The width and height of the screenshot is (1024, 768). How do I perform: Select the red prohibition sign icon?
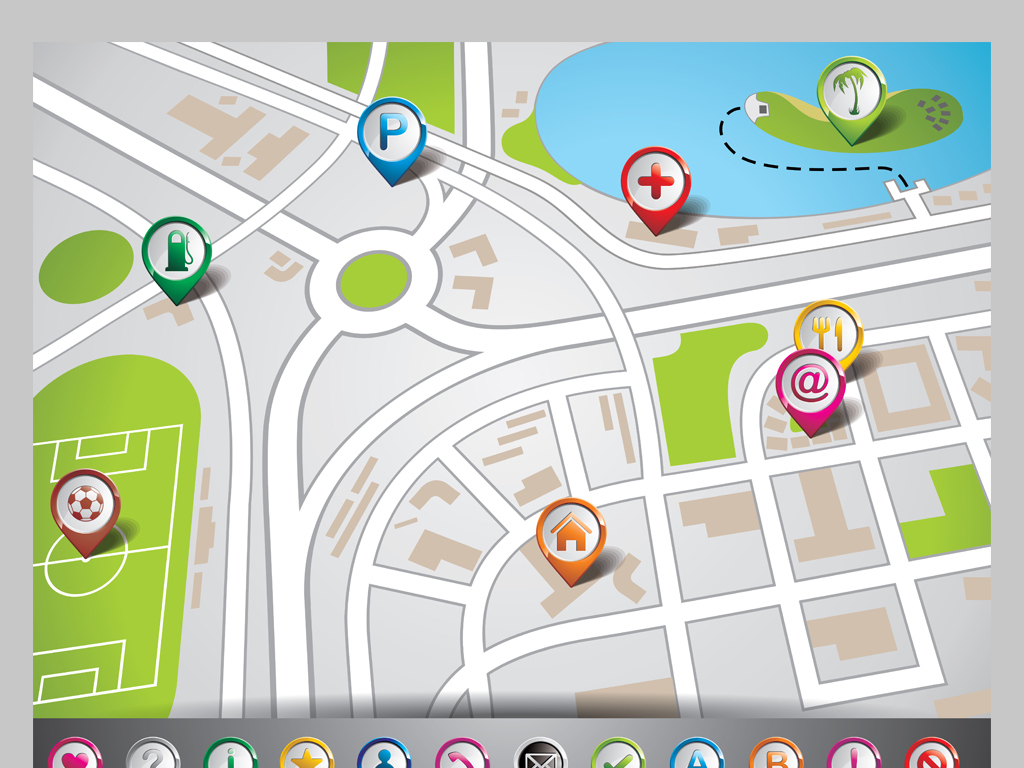[932, 757]
